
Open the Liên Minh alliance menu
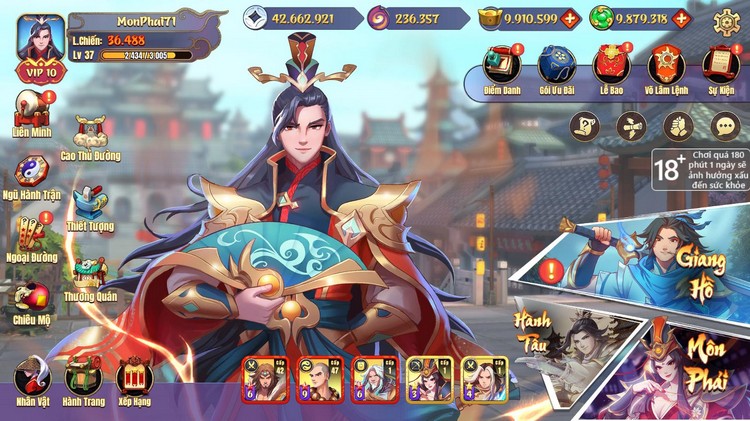click(x=31, y=112)
